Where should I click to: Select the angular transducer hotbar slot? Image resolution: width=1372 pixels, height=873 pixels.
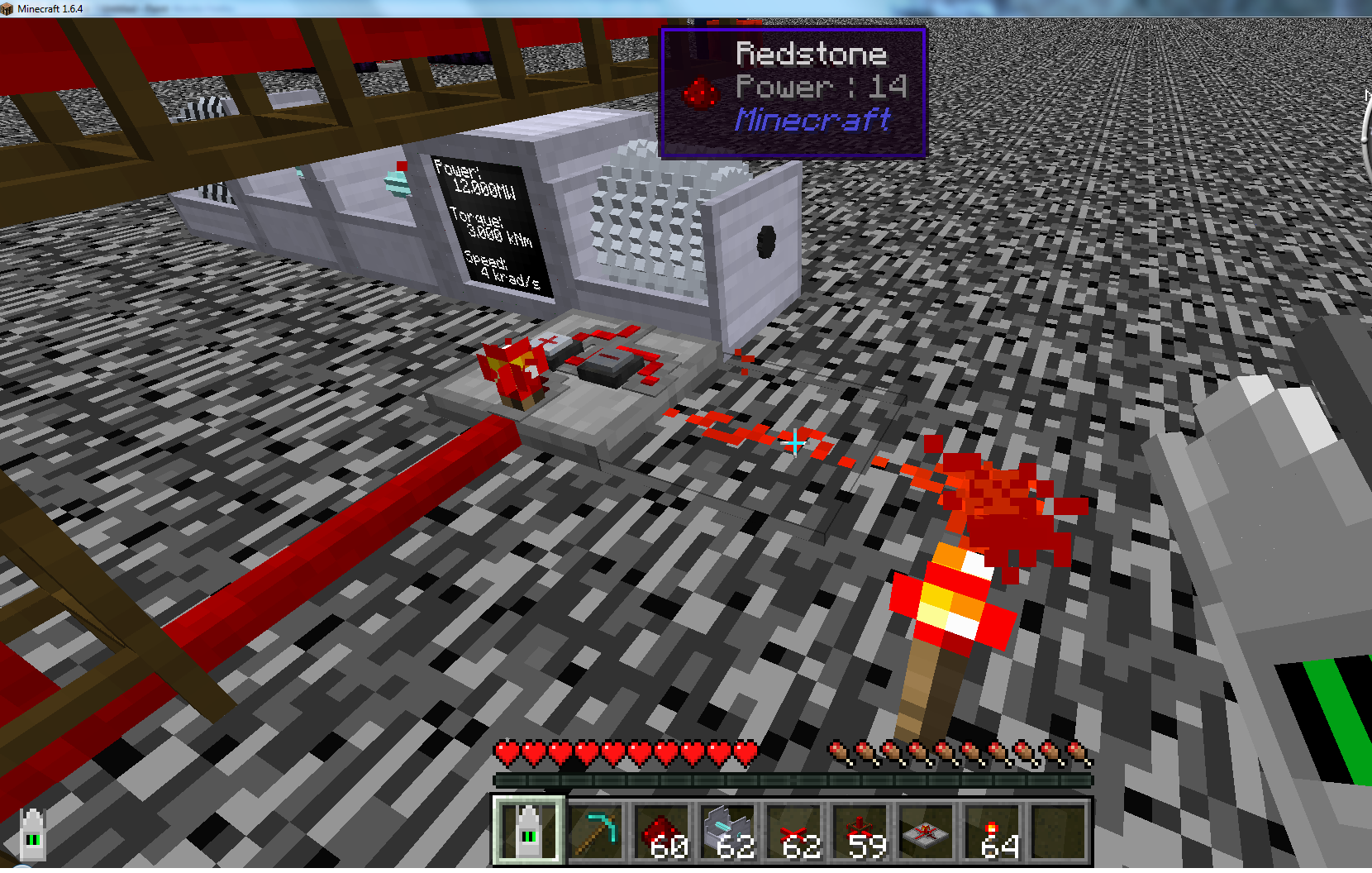pos(529,832)
